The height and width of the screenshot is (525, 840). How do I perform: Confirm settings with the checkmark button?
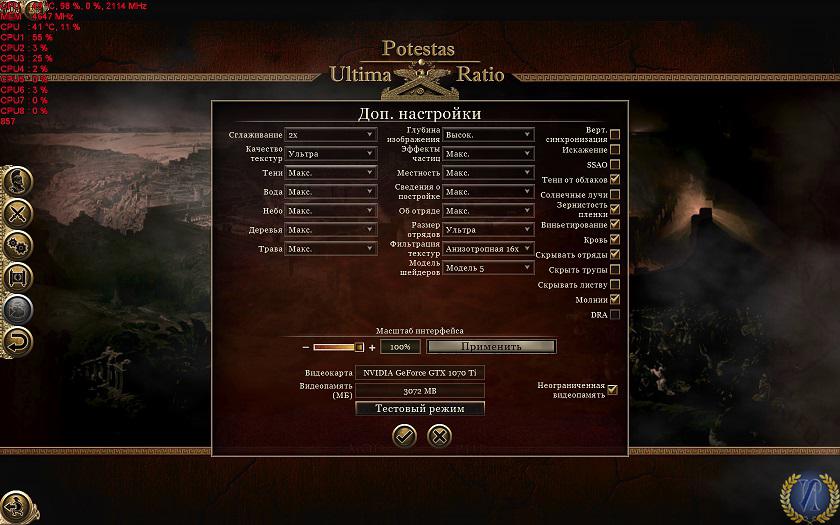(x=404, y=435)
